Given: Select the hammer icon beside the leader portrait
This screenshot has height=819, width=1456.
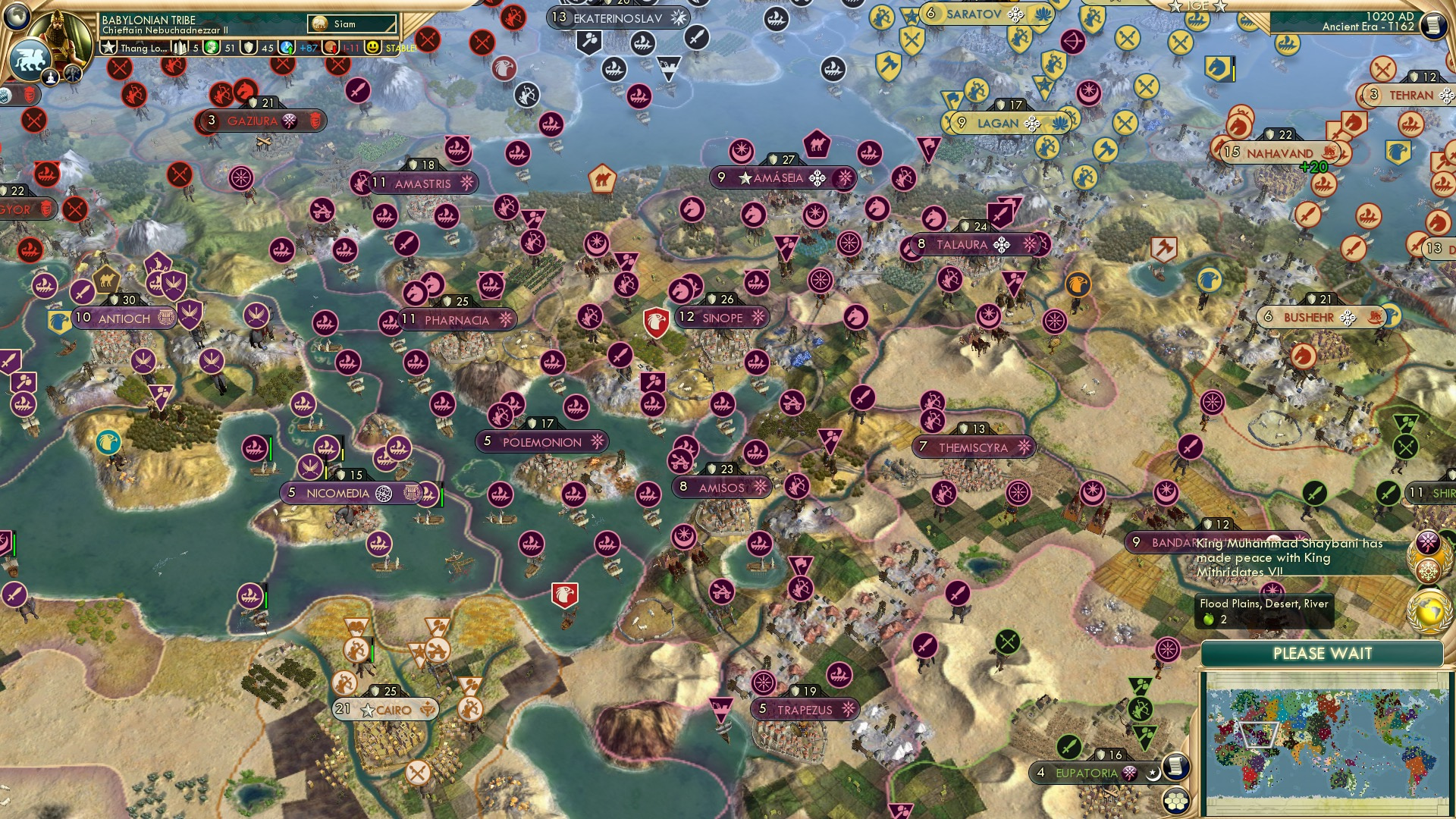Looking at the screenshot, I should [x=72, y=74].
